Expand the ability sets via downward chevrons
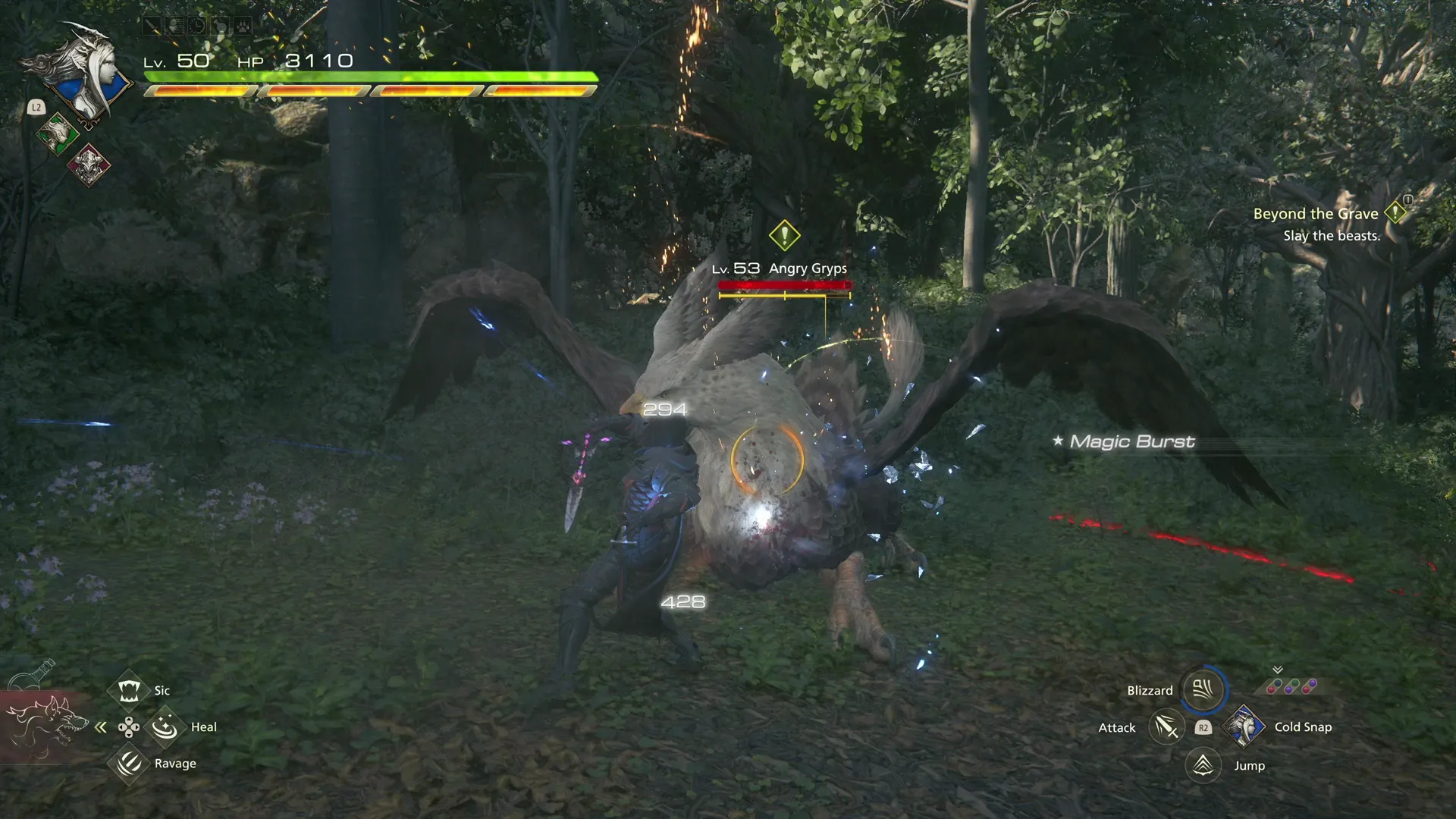 coord(1277,671)
